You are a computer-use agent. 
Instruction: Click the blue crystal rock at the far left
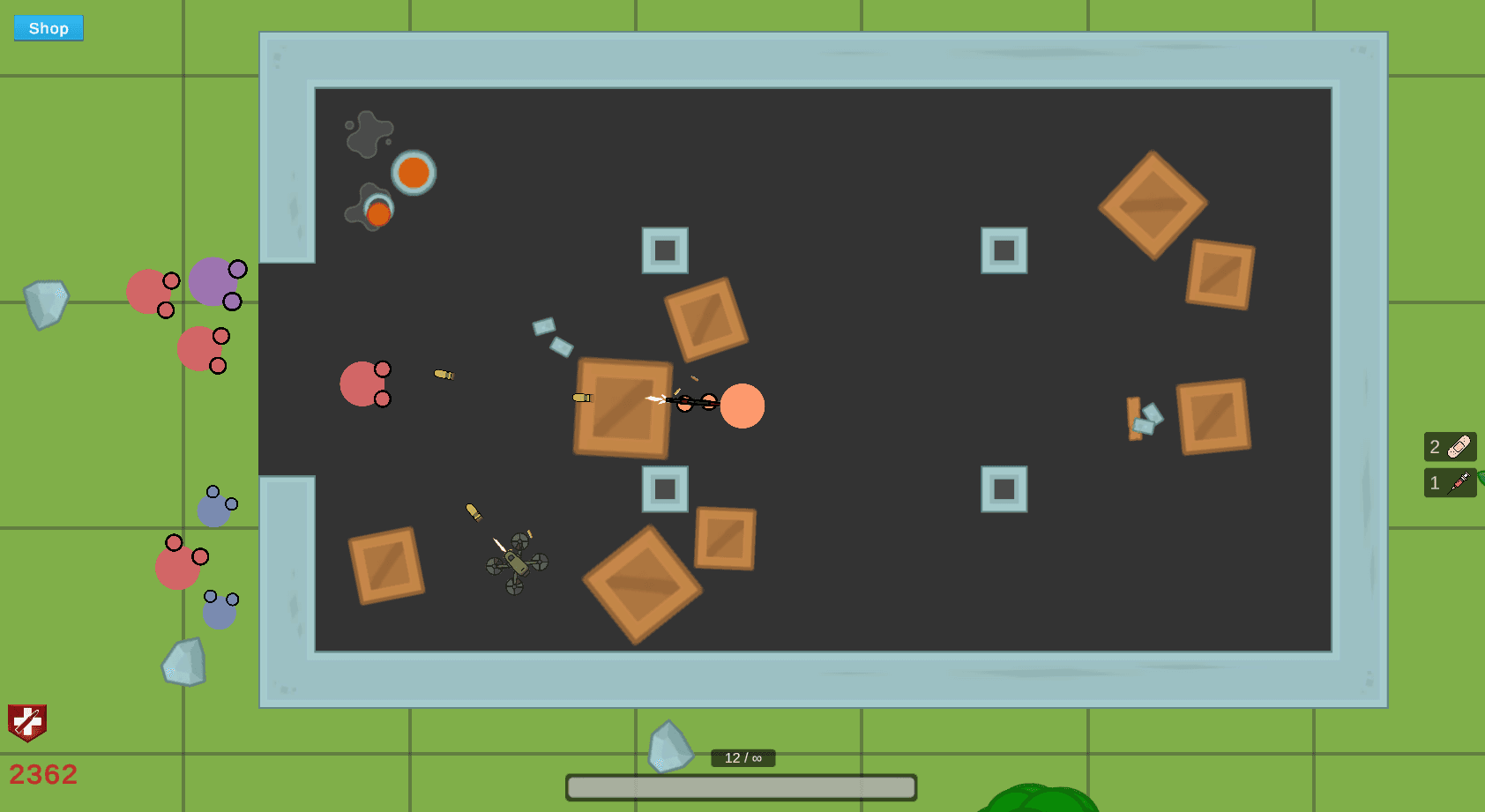46,303
